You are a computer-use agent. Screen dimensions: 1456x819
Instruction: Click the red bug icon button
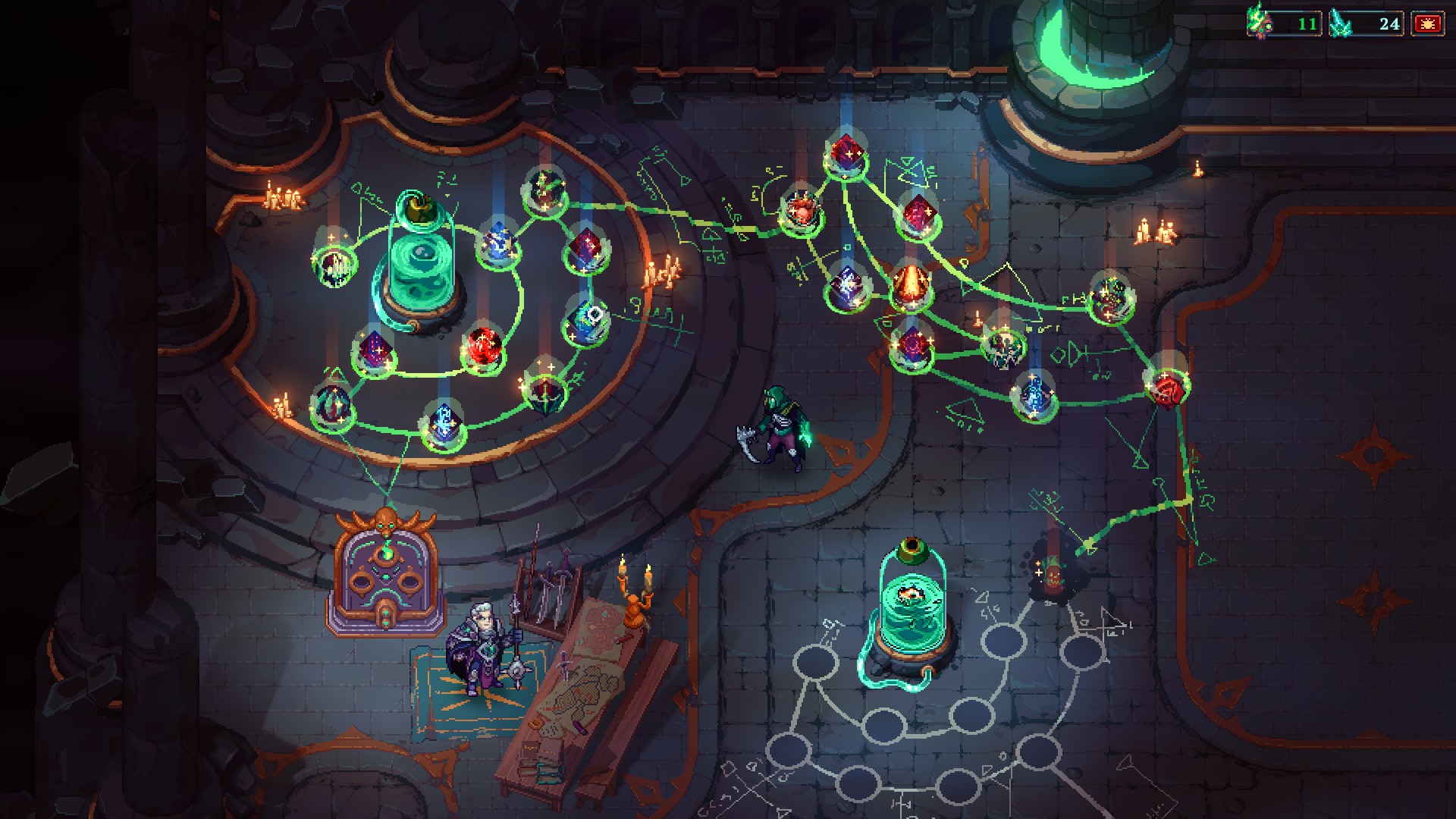click(x=1427, y=24)
